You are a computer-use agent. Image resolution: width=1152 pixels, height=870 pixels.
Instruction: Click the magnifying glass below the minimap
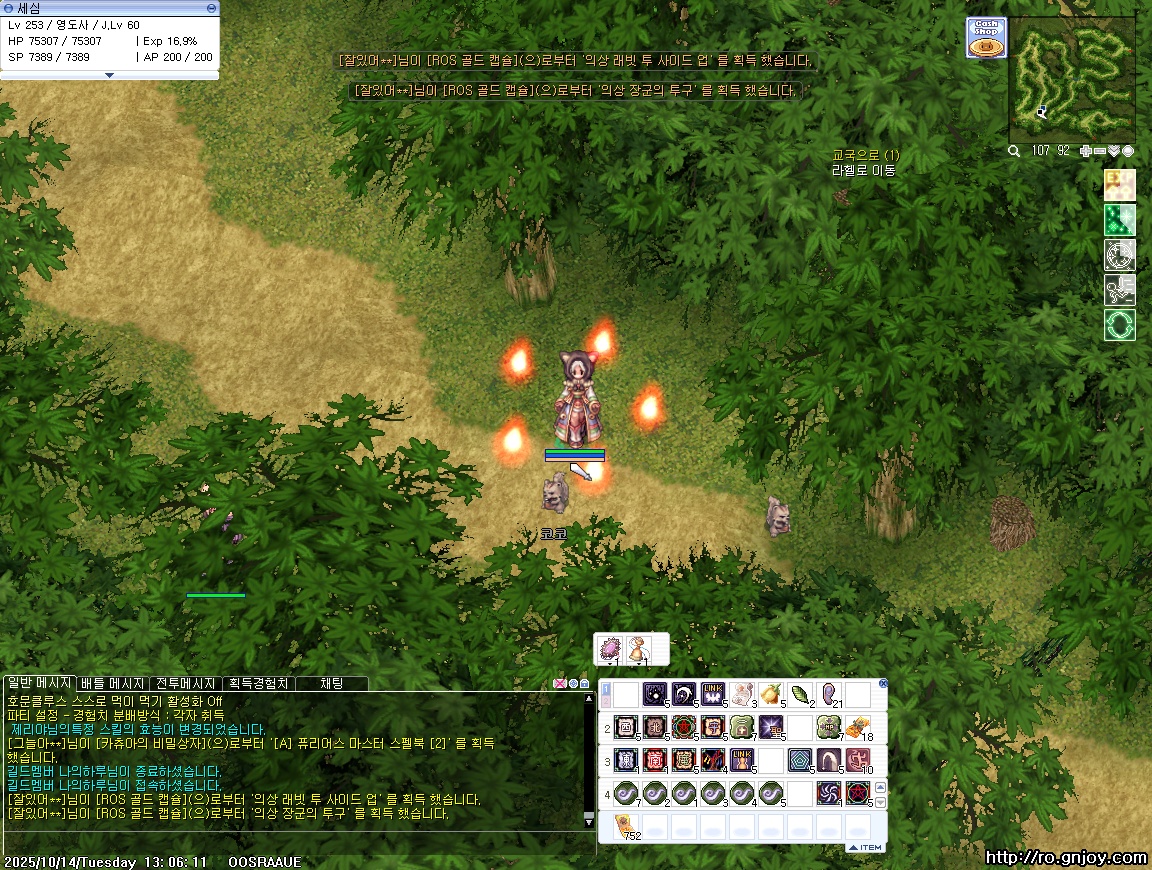click(1014, 151)
